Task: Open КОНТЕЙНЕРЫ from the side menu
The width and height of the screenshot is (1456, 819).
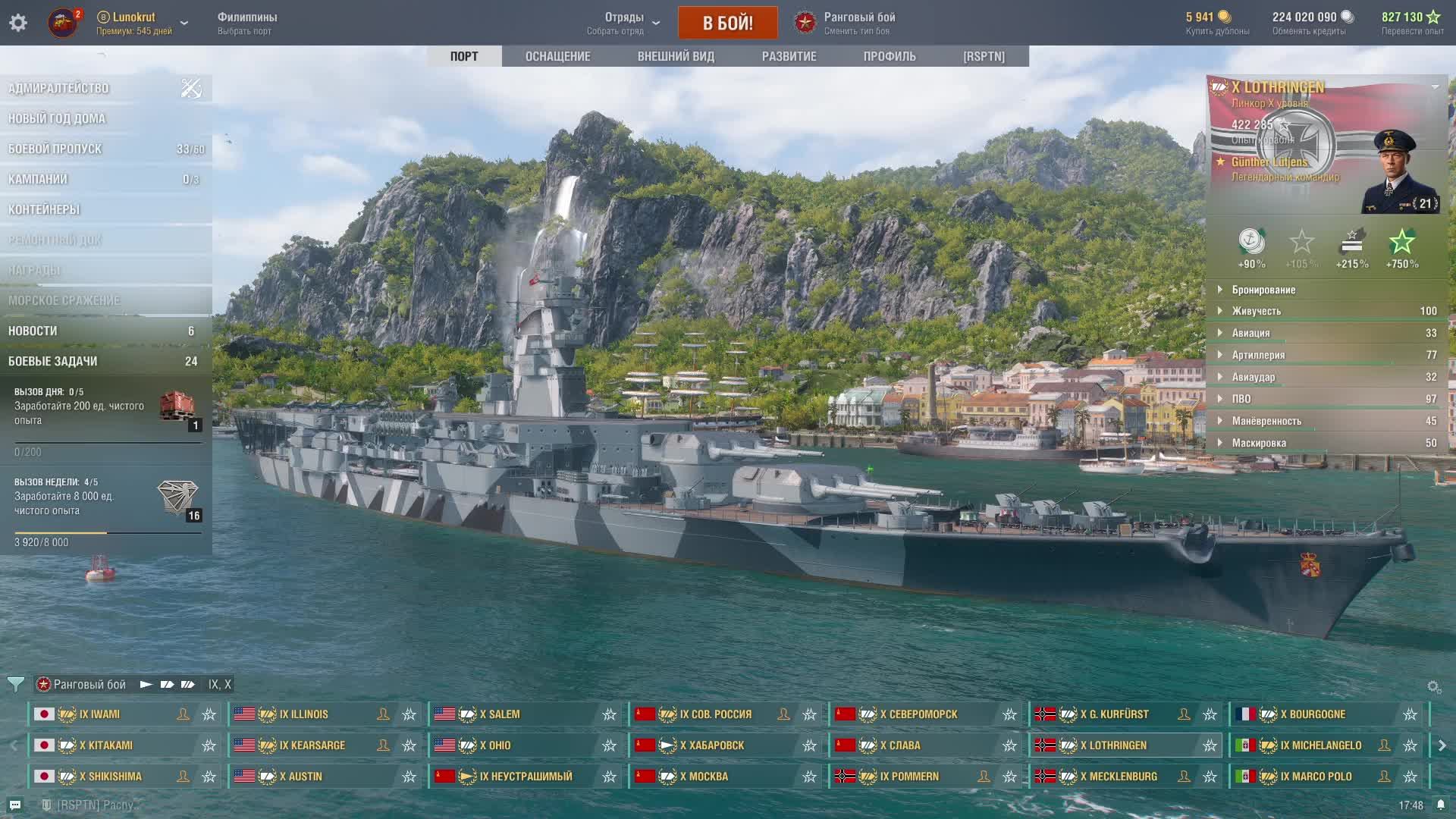Action: 44,209
